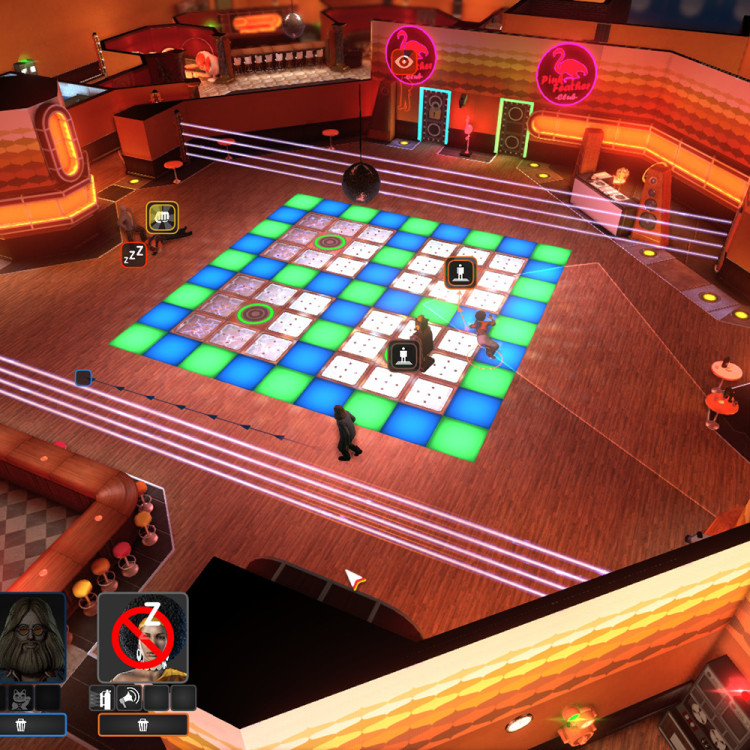
Task: Click the red ZZZ sleep status icon
Action: (133, 254)
